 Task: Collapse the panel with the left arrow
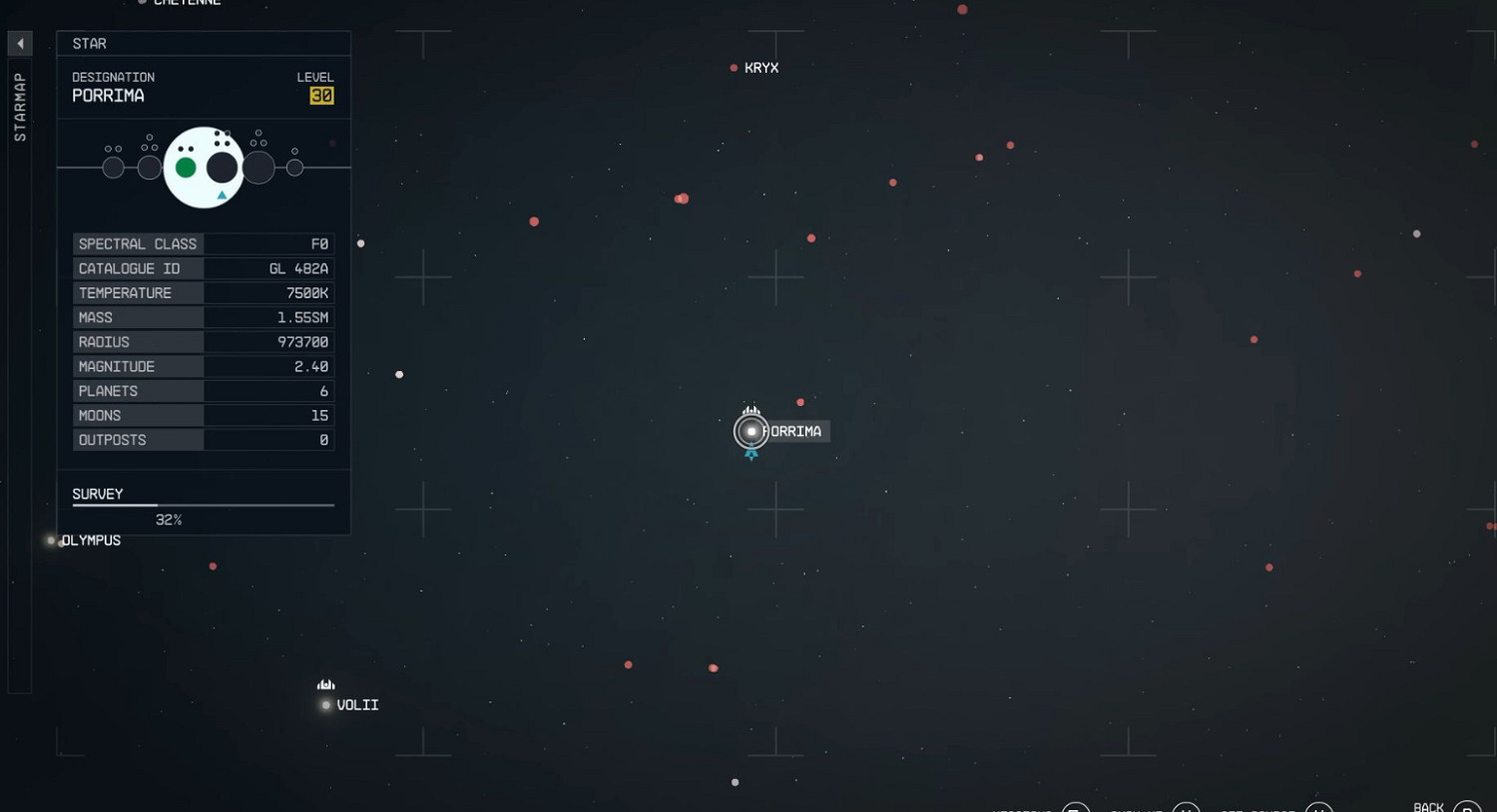[20, 44]
